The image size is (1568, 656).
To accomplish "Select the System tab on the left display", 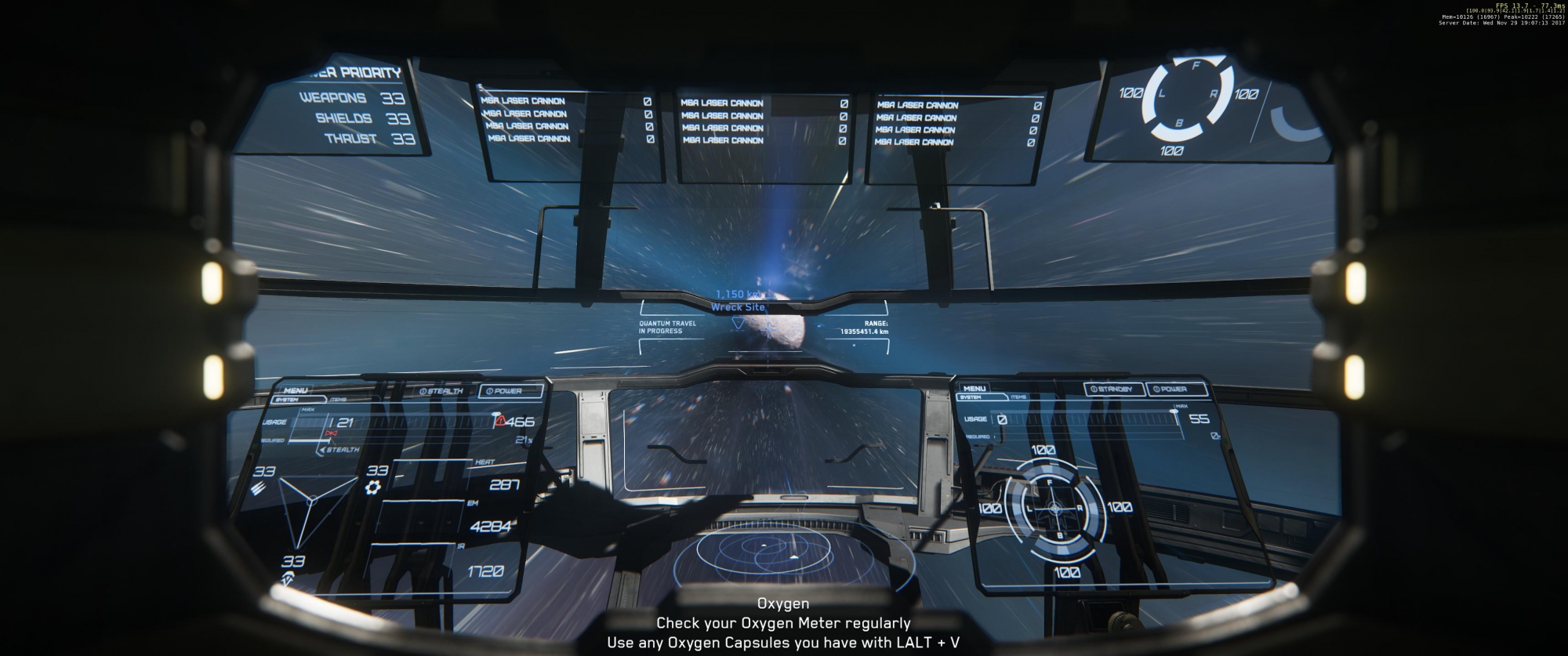I will point(287,400).
